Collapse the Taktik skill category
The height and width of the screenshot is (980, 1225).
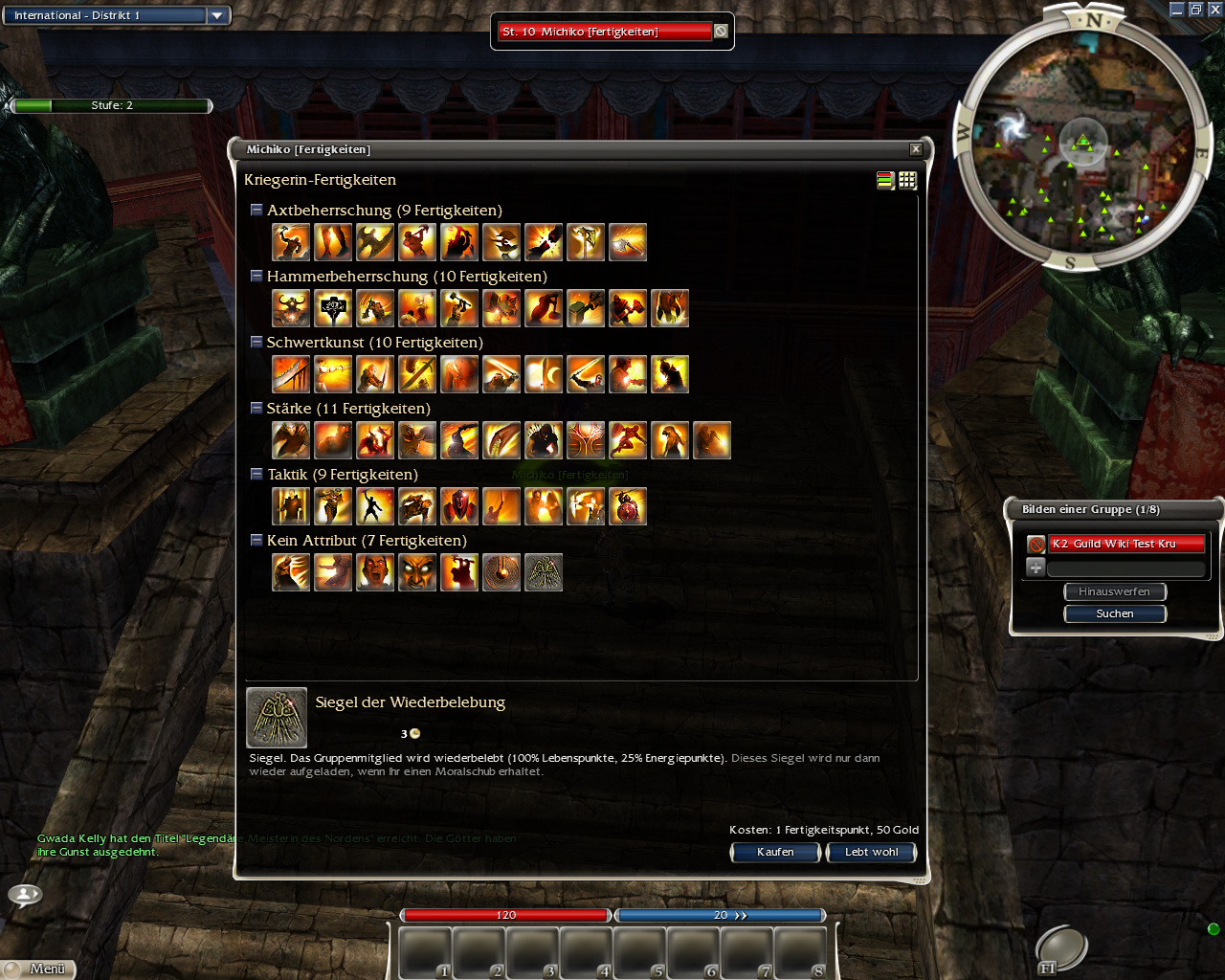click(256, 474)
